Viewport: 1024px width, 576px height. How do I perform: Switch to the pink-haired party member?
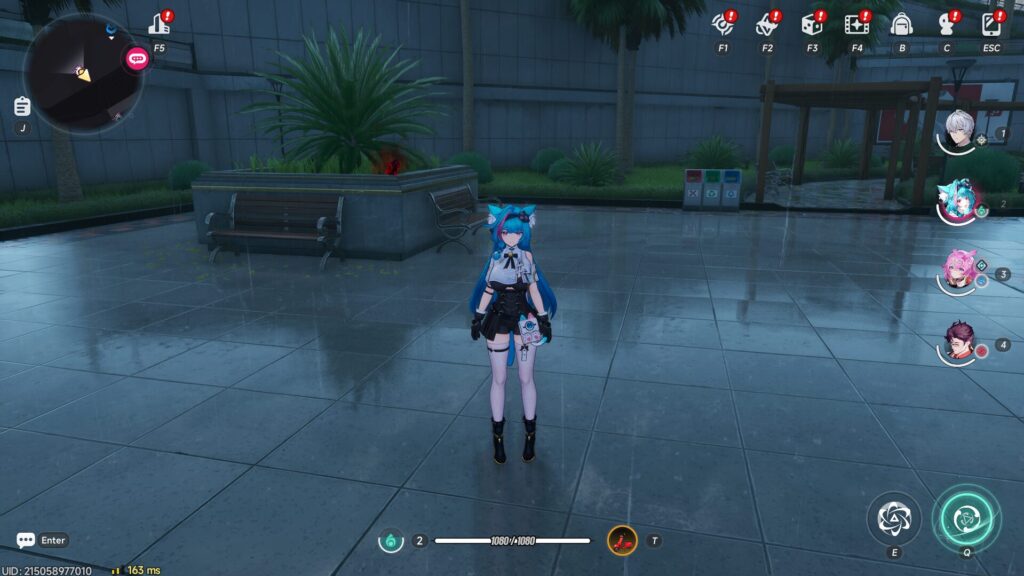(959, 270)
